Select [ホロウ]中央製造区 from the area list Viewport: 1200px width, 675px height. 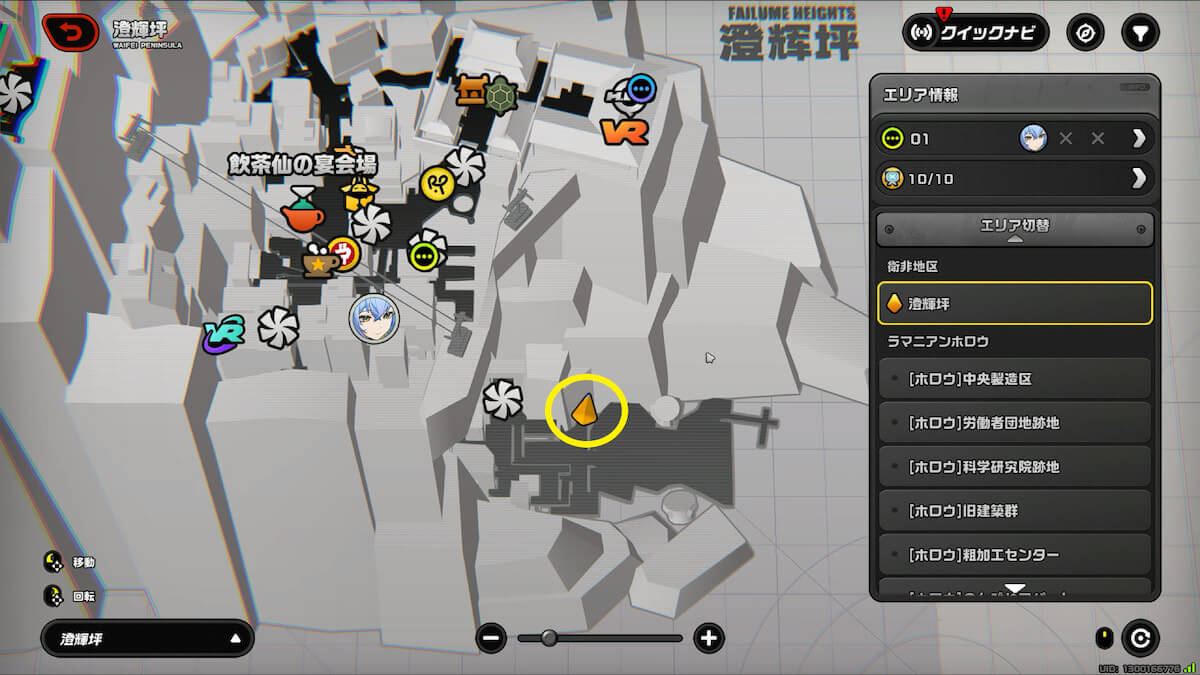[1014, 379]
